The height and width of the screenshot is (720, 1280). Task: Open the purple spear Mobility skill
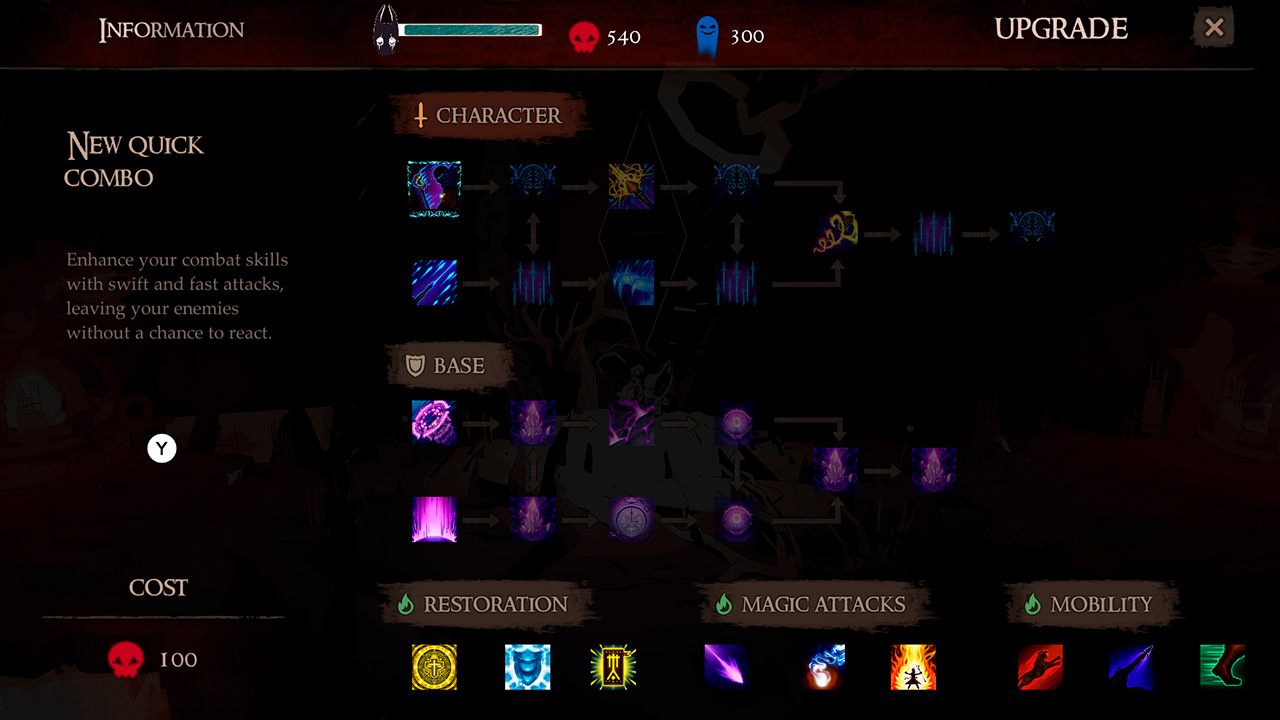(1131, 667)
